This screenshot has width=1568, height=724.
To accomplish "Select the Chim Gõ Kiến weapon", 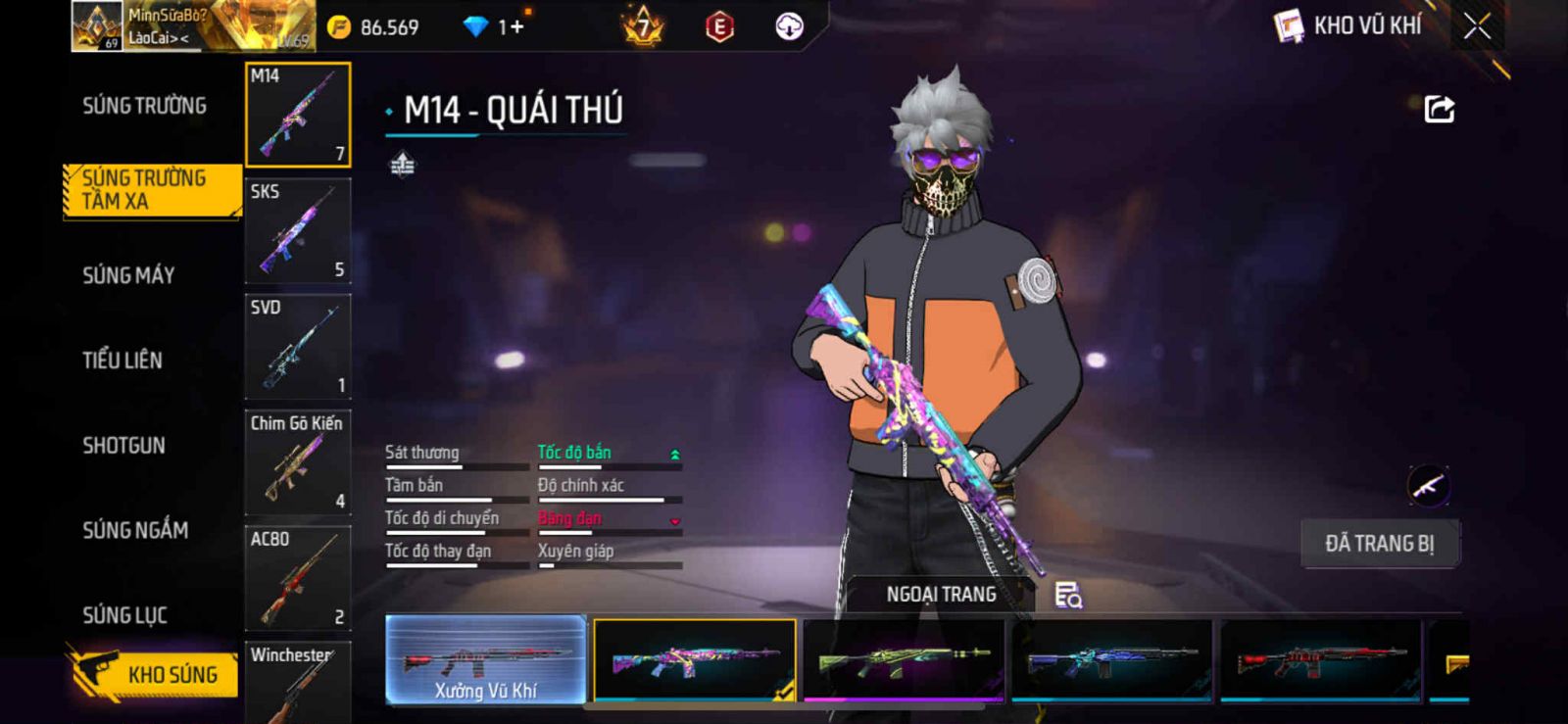I will point(298,462).
